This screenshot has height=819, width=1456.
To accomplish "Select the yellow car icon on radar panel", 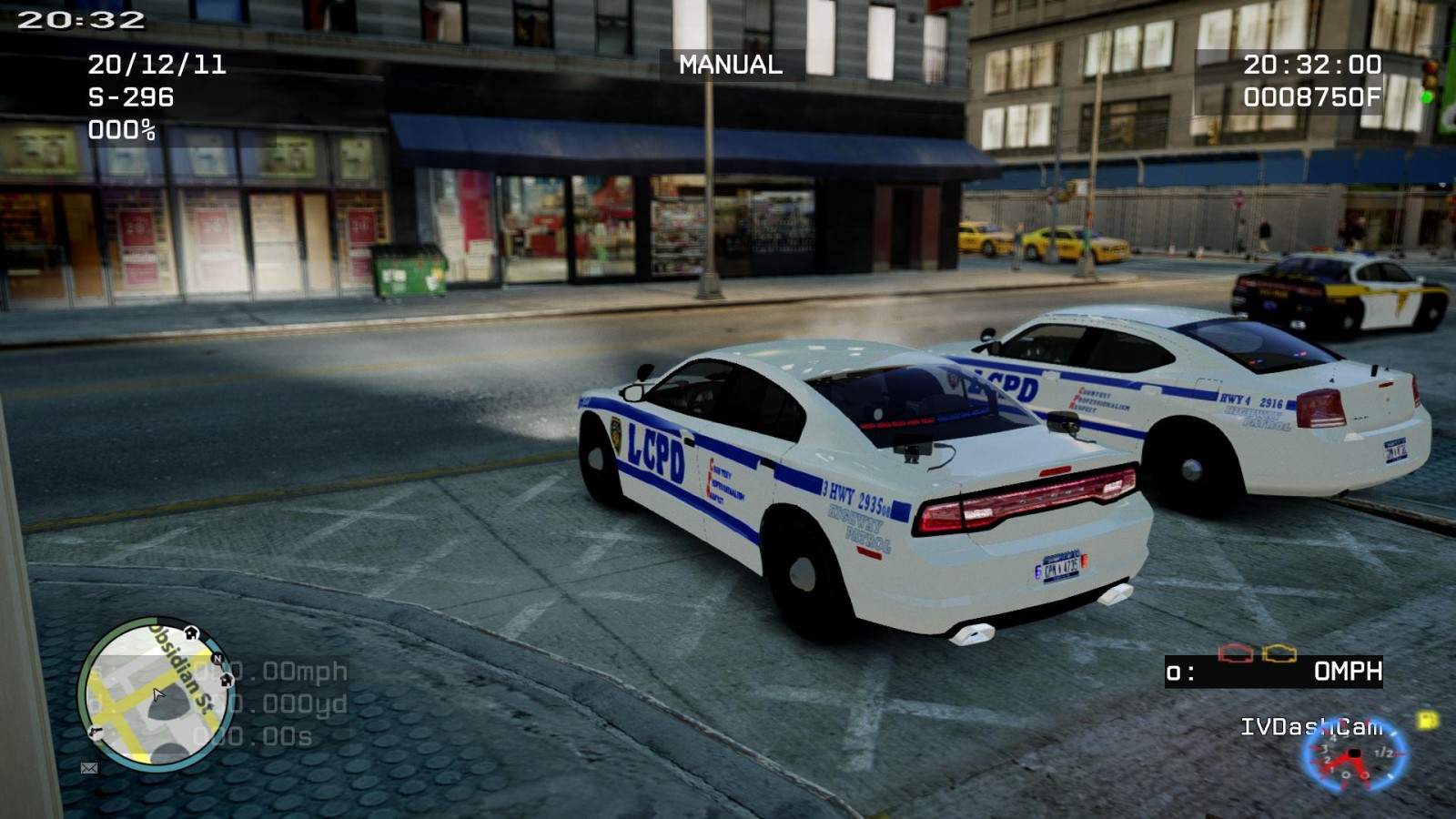I will point(1279,652).
